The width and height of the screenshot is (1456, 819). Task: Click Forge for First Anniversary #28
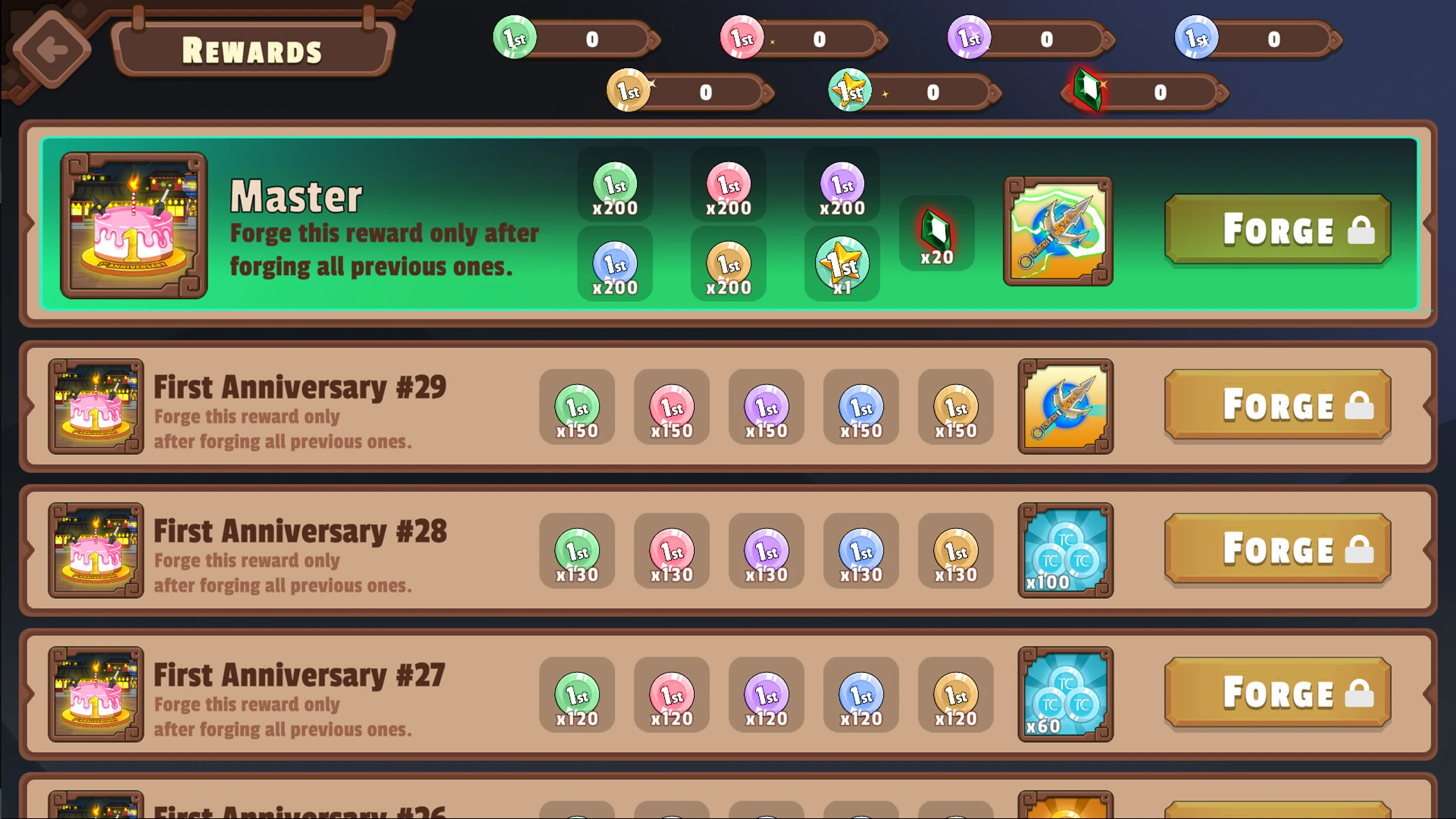click(x=1277, y=550)
